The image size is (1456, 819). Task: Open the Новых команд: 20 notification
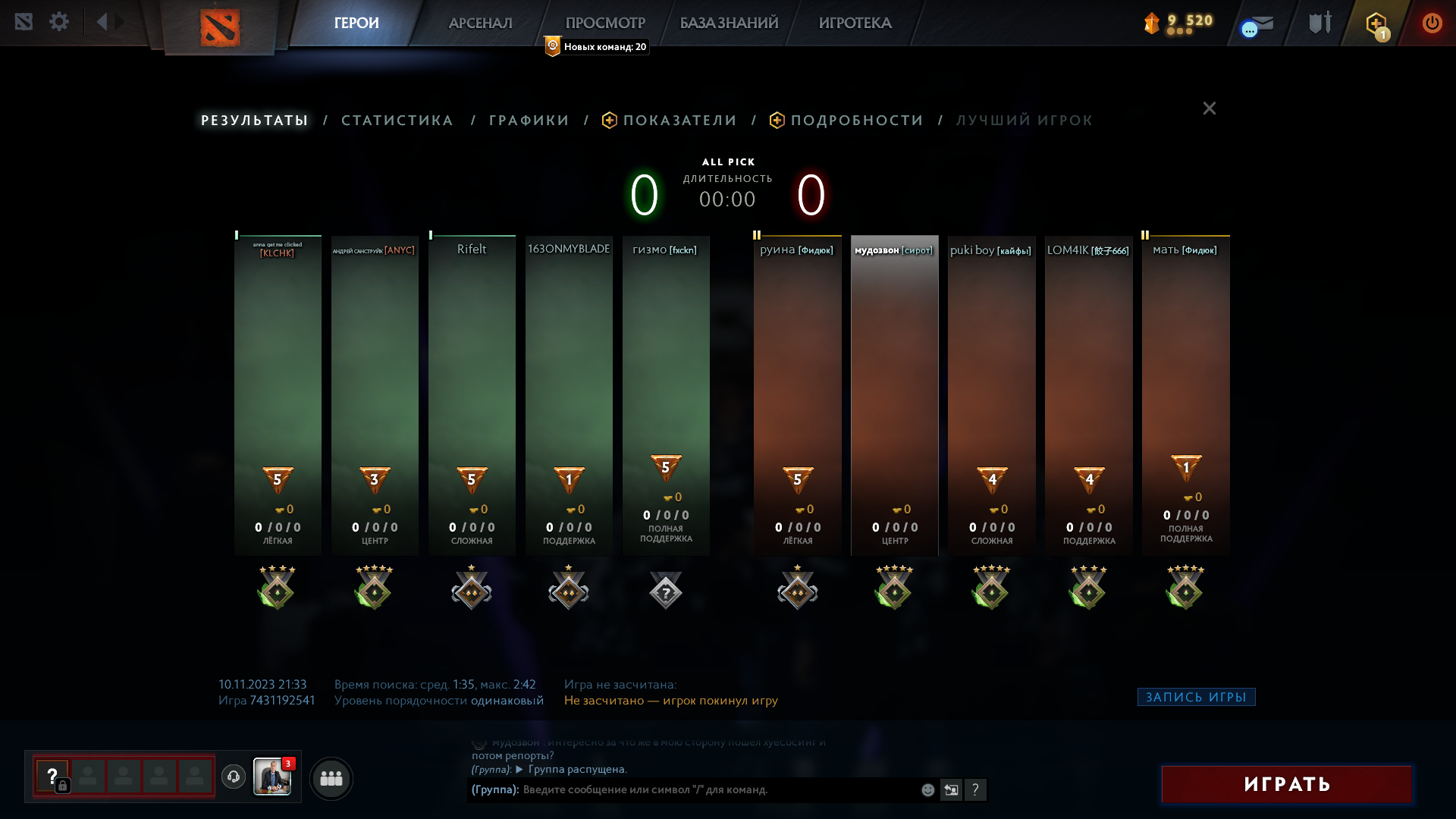[595, 46]
